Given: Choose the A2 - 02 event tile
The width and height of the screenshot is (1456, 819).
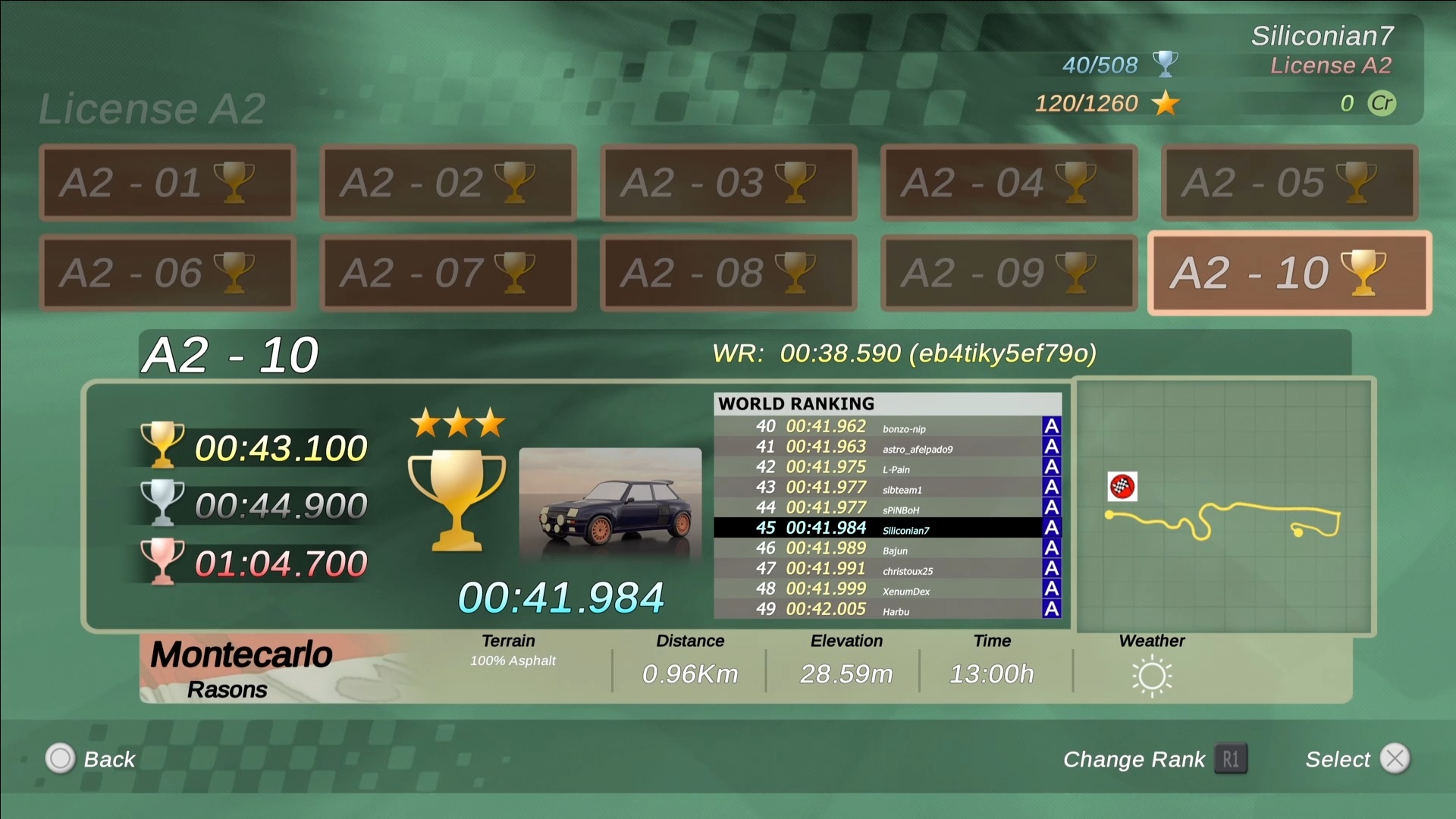Looking at the screenshot, I should coord(447,183).
